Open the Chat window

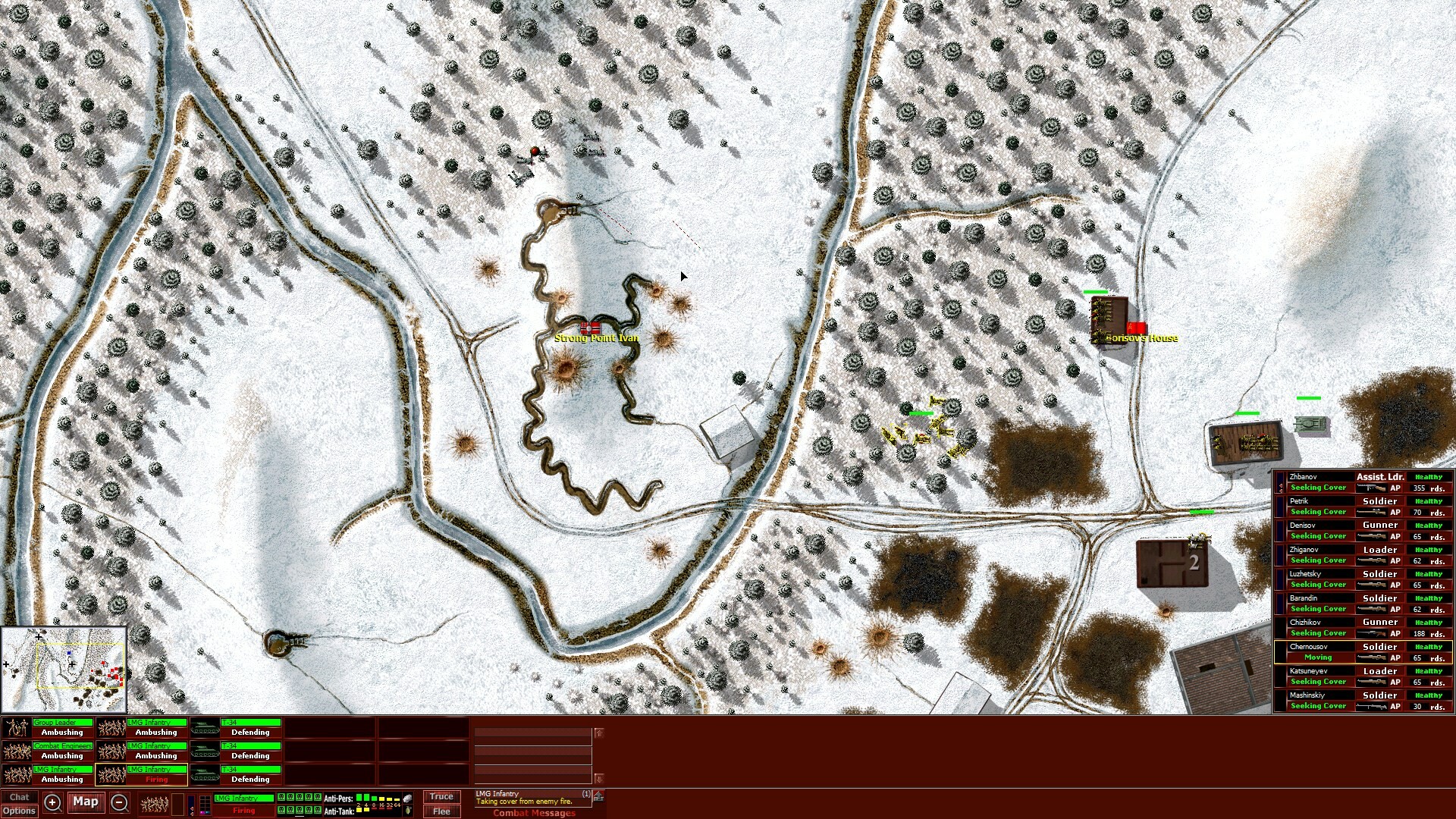pos(20,797)
